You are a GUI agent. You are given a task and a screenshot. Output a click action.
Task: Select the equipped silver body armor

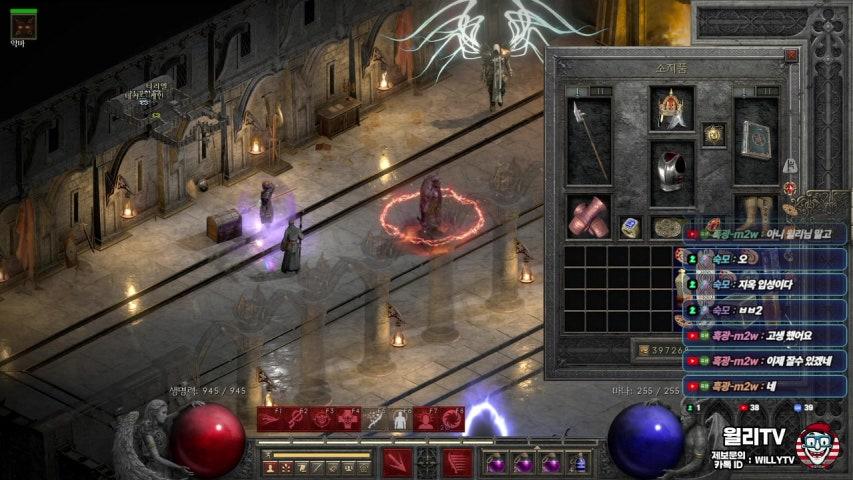671,172
